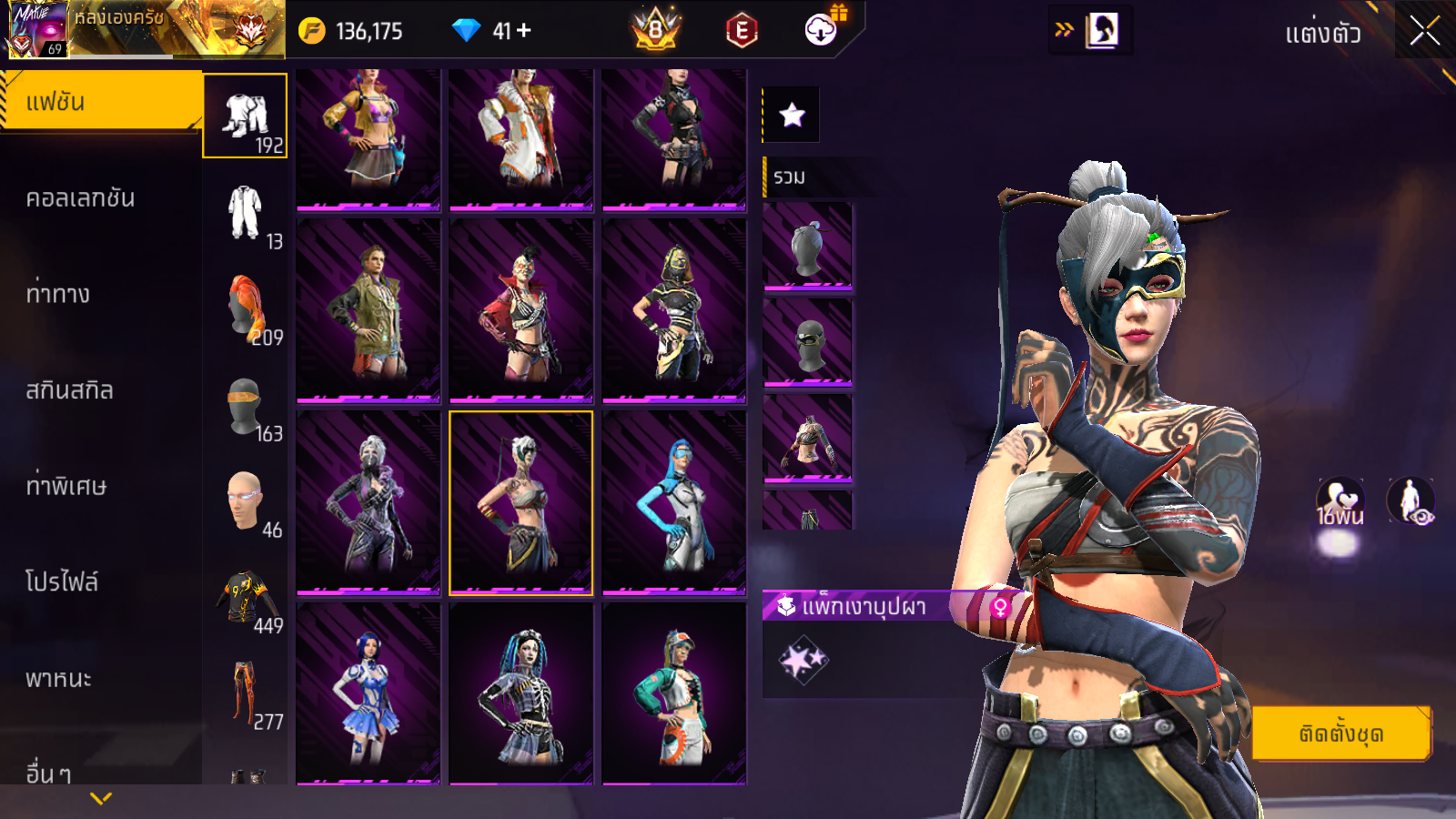
Task: Toggle the character preview eye icon
Action: coord(1410,501)
